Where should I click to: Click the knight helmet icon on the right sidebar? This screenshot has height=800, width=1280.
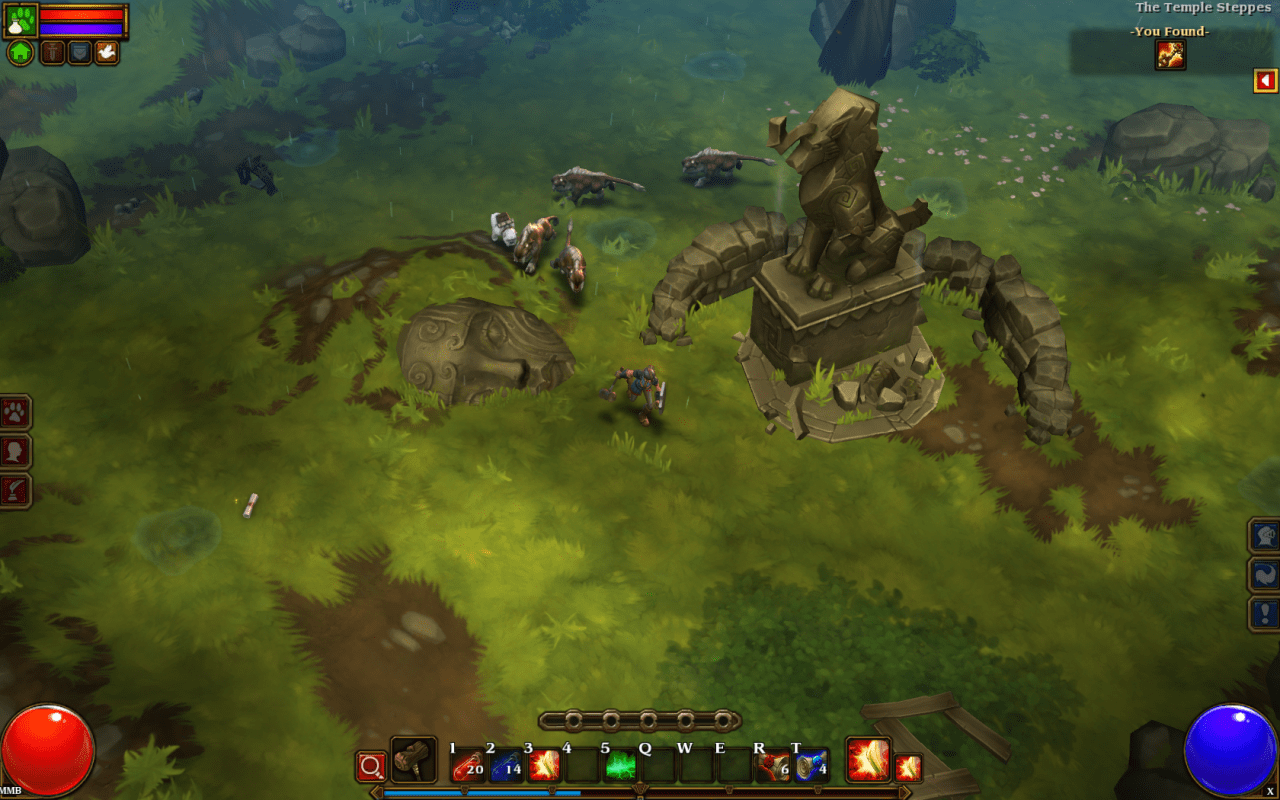tap(1263, 537)
